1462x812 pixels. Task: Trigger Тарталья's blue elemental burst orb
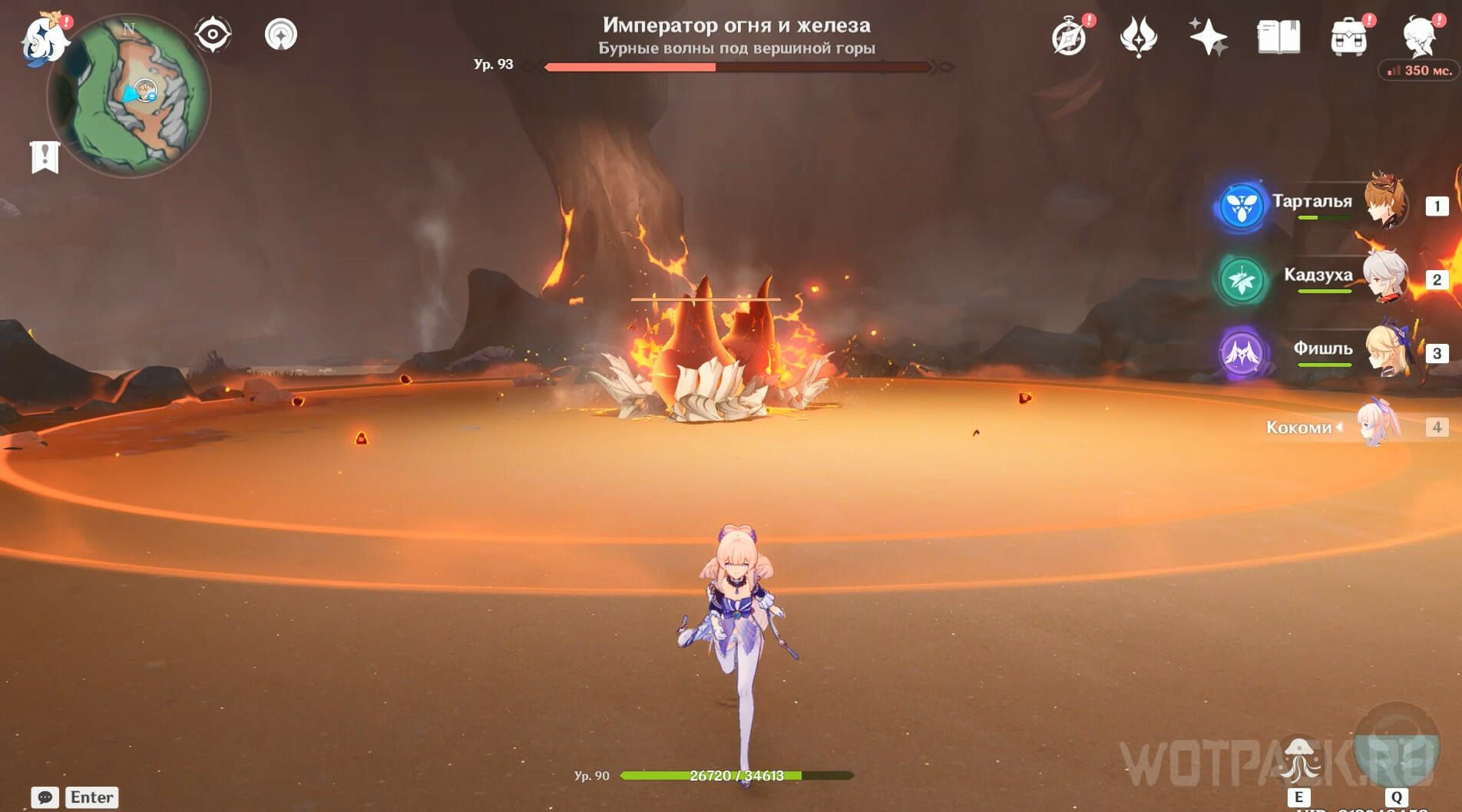click(1242, 206)
